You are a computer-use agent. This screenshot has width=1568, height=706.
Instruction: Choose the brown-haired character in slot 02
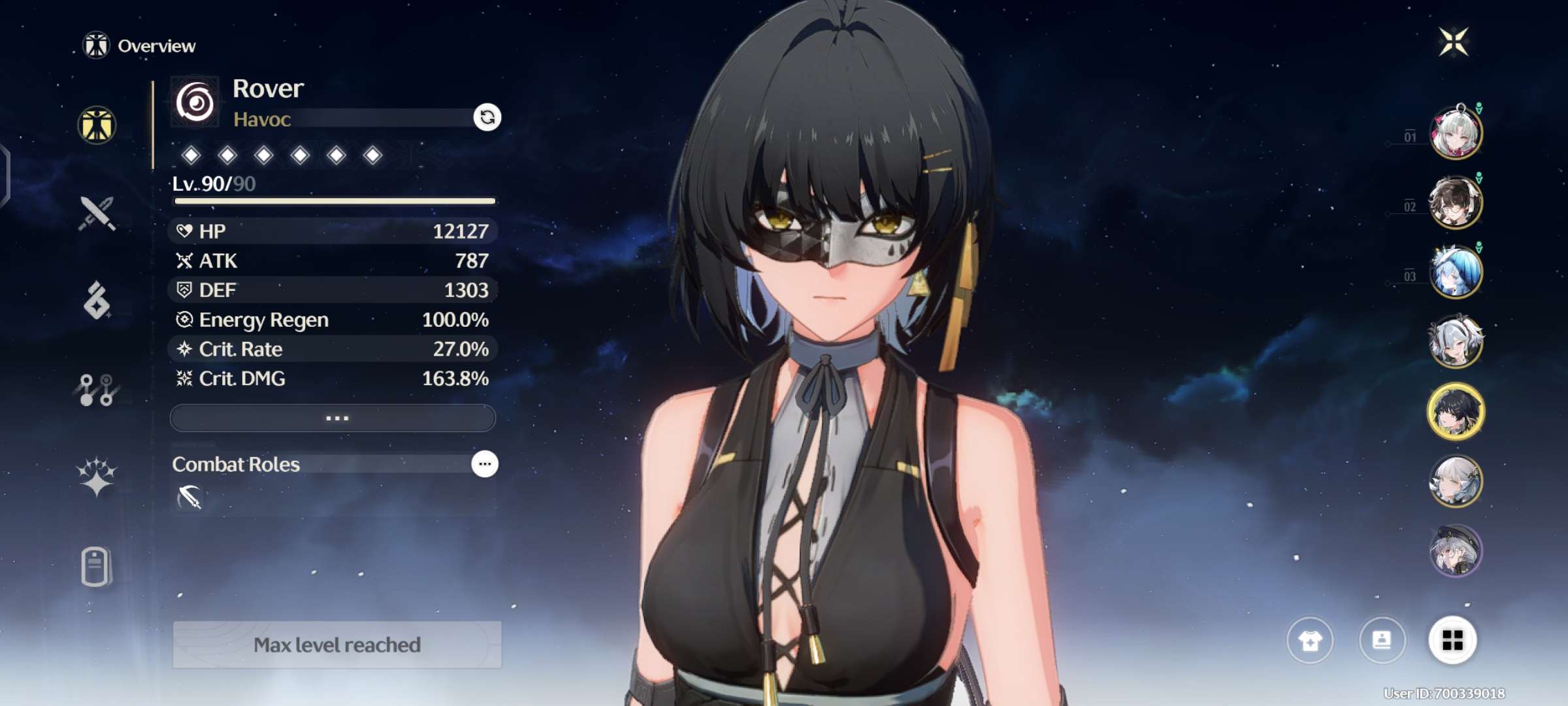[1456, 203]
